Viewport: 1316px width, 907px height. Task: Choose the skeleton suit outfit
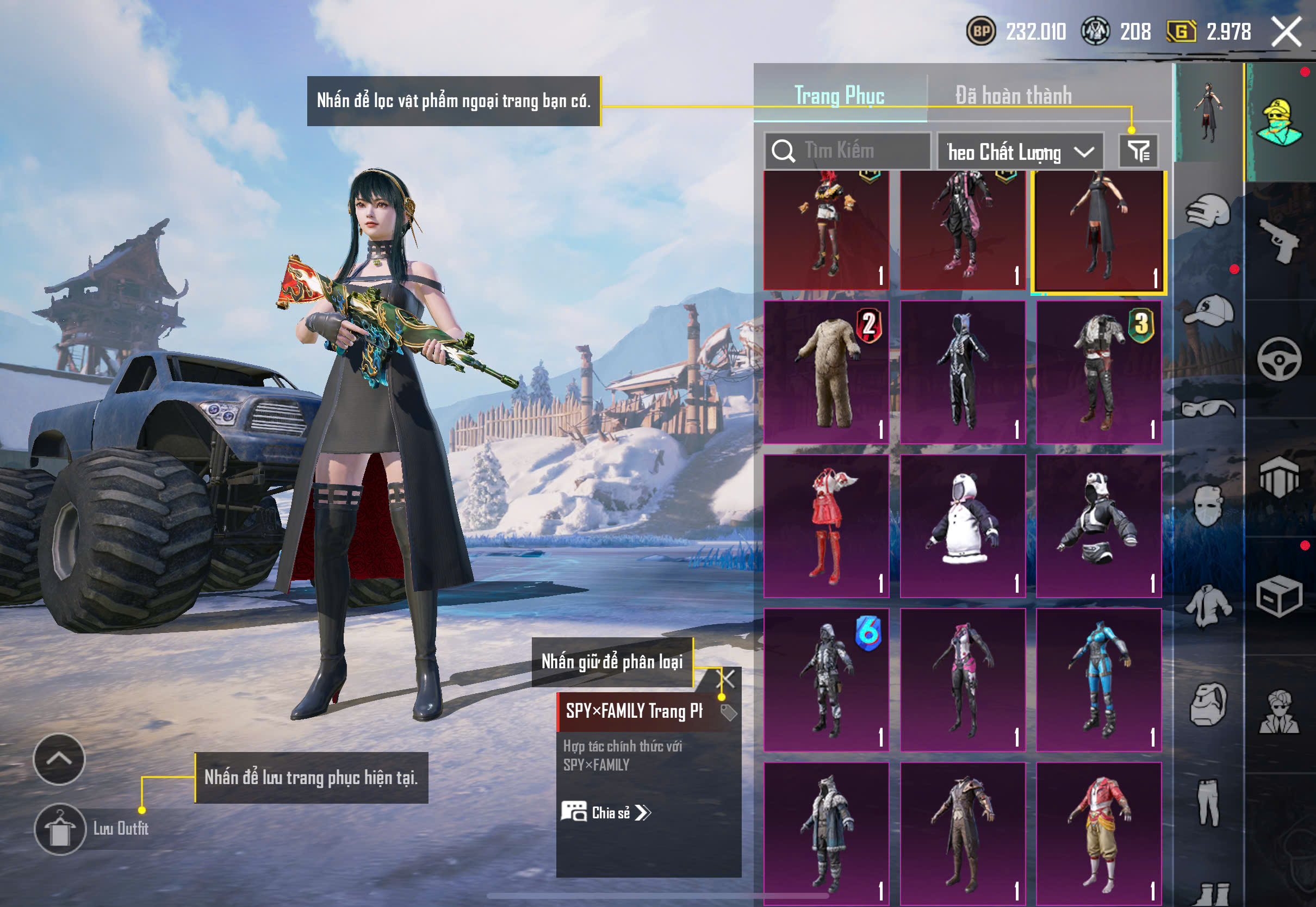pyautogui.click(x=963, y=372)
